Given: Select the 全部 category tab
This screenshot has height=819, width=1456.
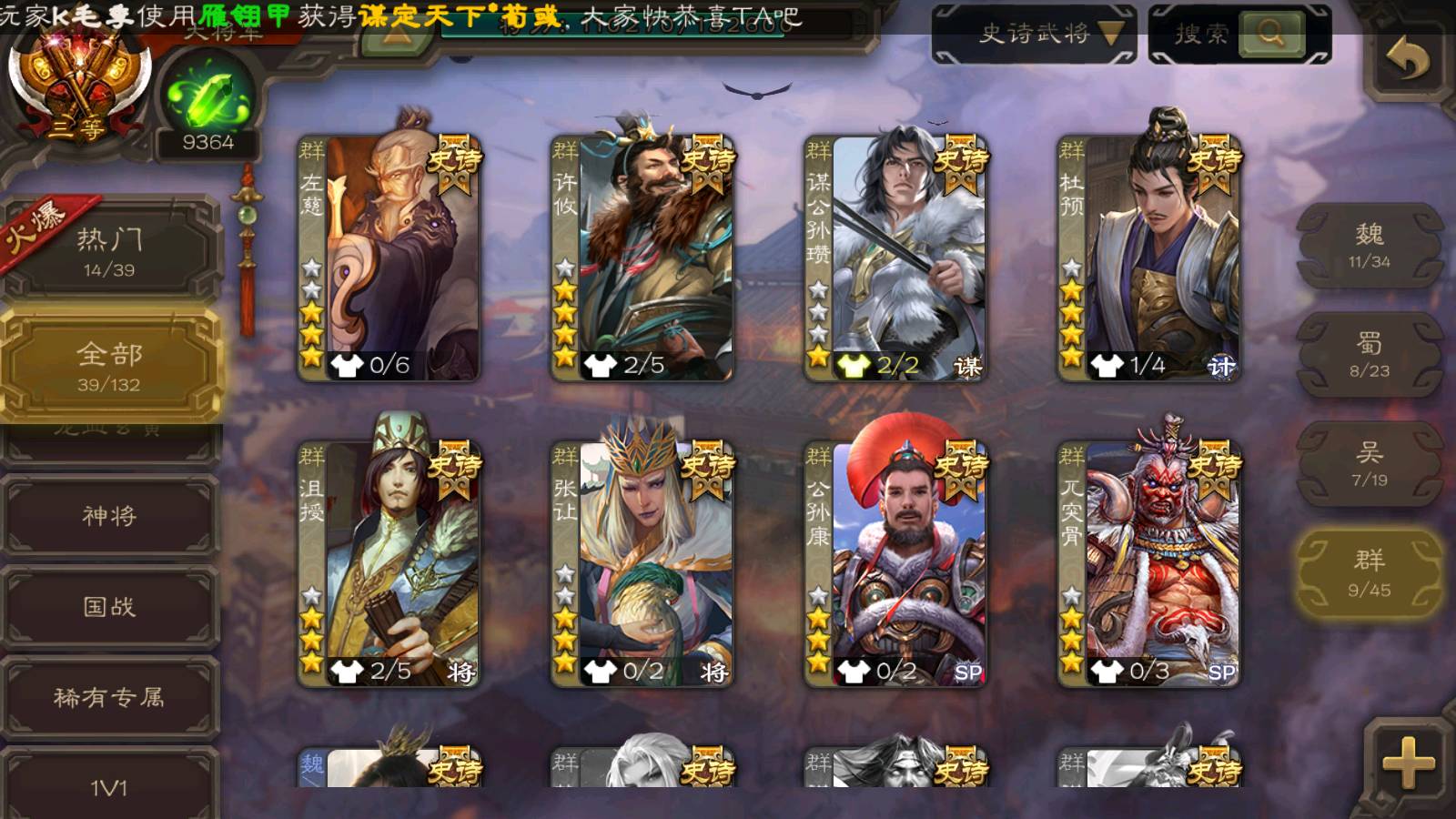Looking at the screenshot, I should point(109,366).
